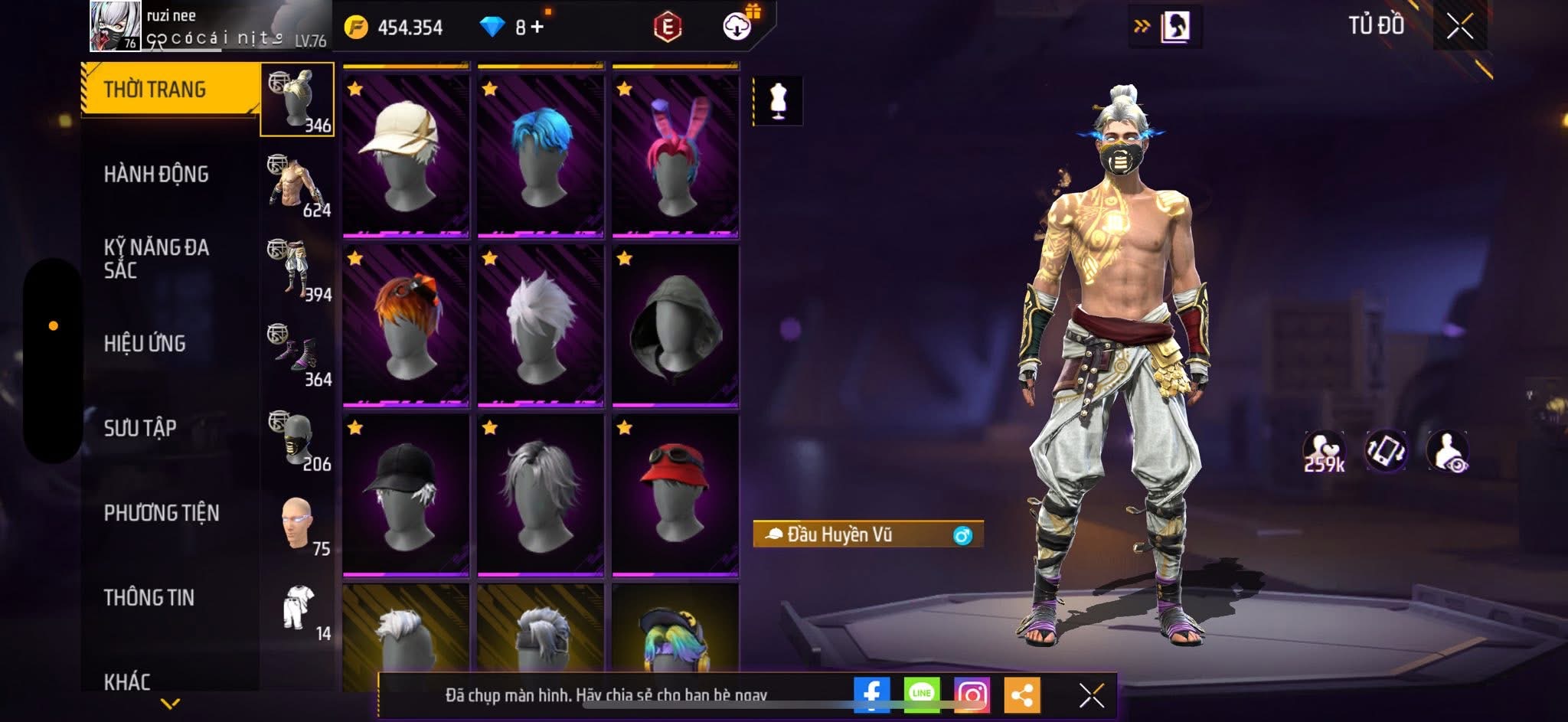Pick the orange hair with goggles
The image size is (1568, 722).
click(x=406, y=323)
